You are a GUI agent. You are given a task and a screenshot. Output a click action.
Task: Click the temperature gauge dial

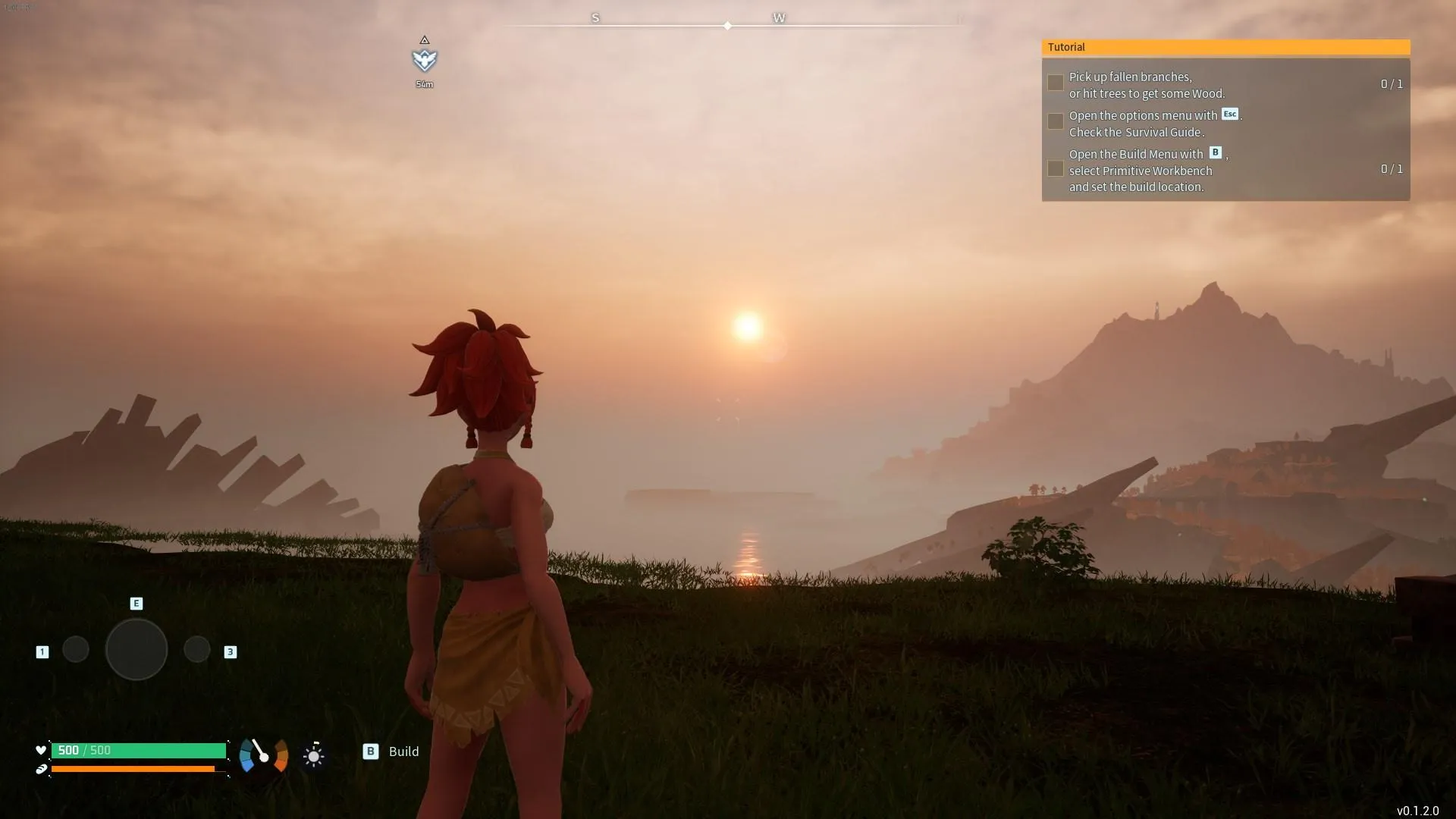263,755
